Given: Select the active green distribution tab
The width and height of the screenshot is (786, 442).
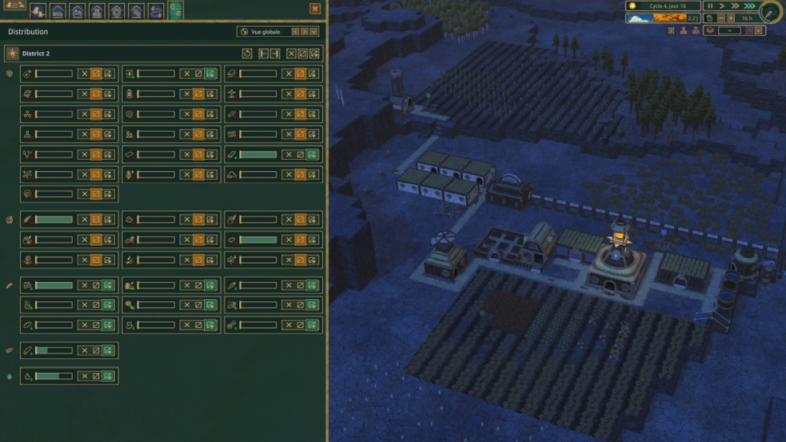Looking at the screenshot, I should point(176,11).
